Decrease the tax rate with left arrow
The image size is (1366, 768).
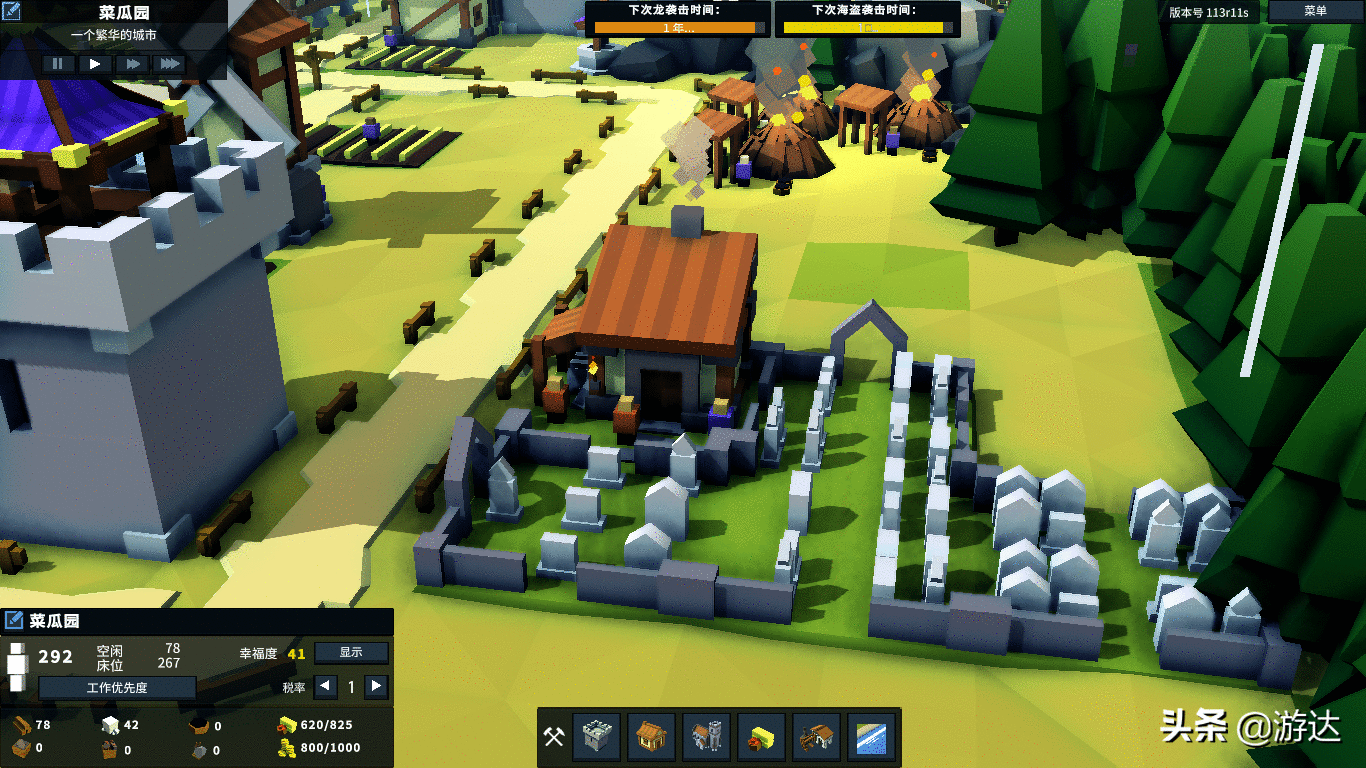325,686
